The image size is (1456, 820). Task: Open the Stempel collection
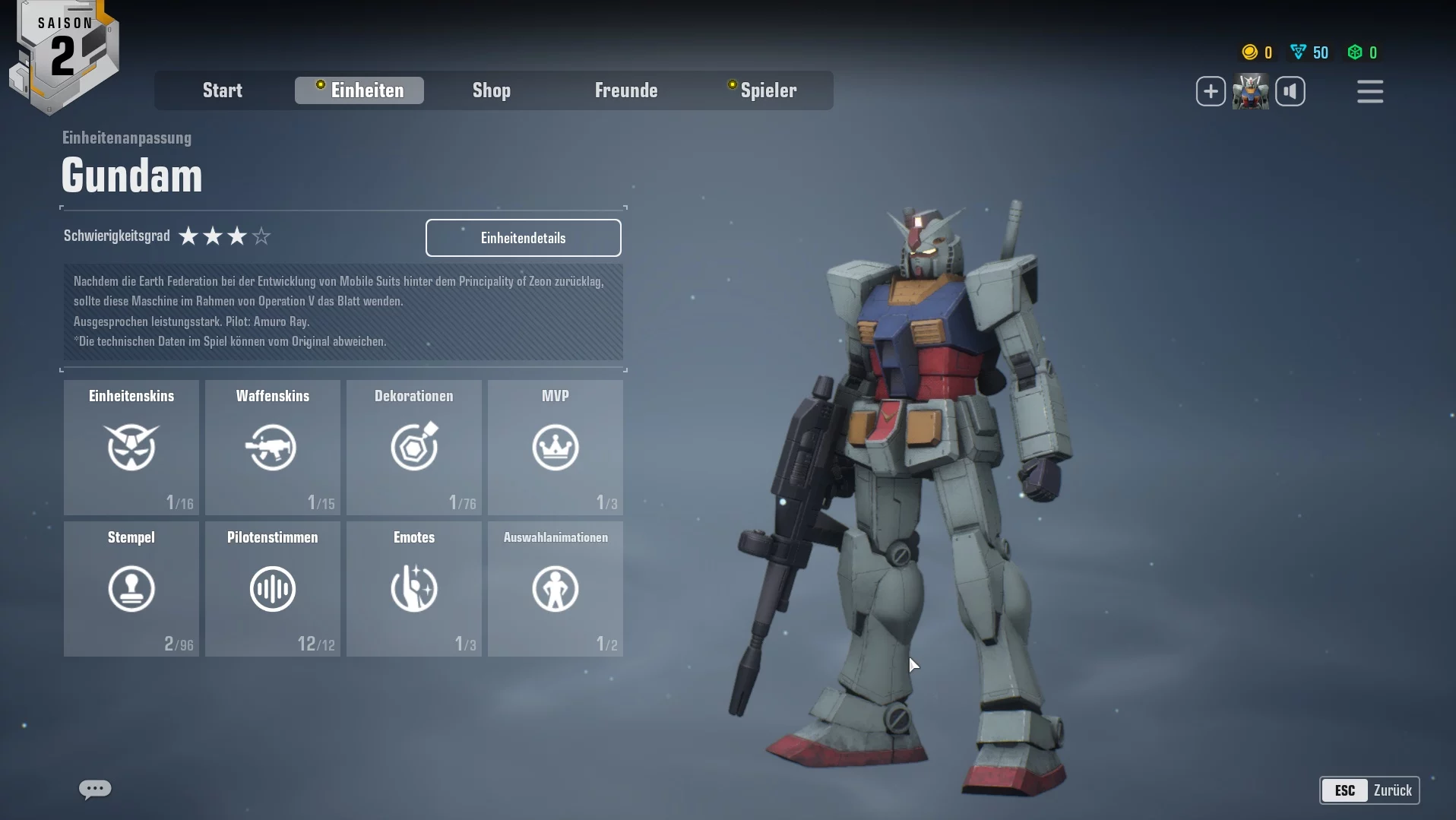[131, 589]
